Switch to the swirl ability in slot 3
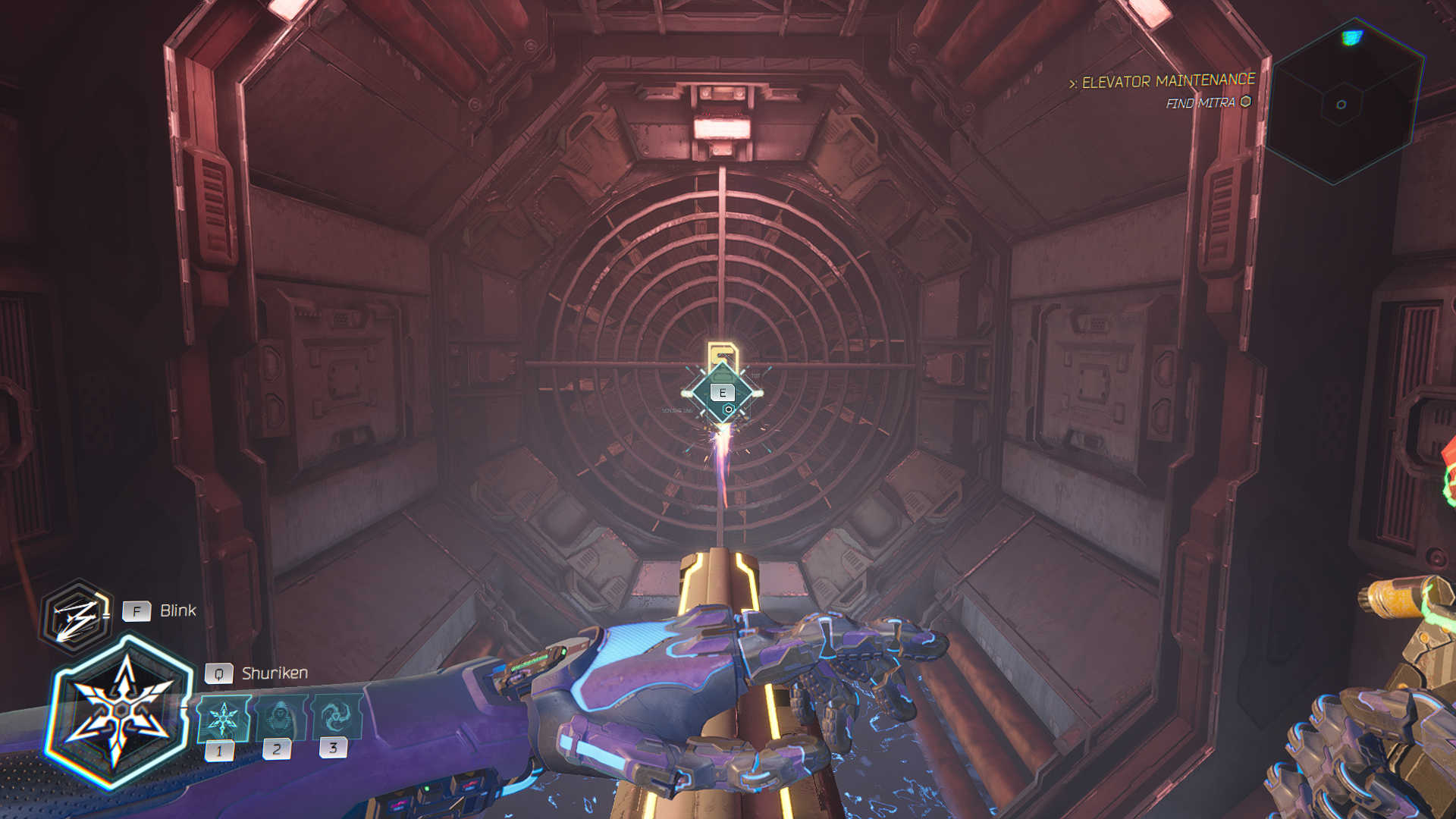Viewport: 1456px width, 819px height. (x=335, y=716)
